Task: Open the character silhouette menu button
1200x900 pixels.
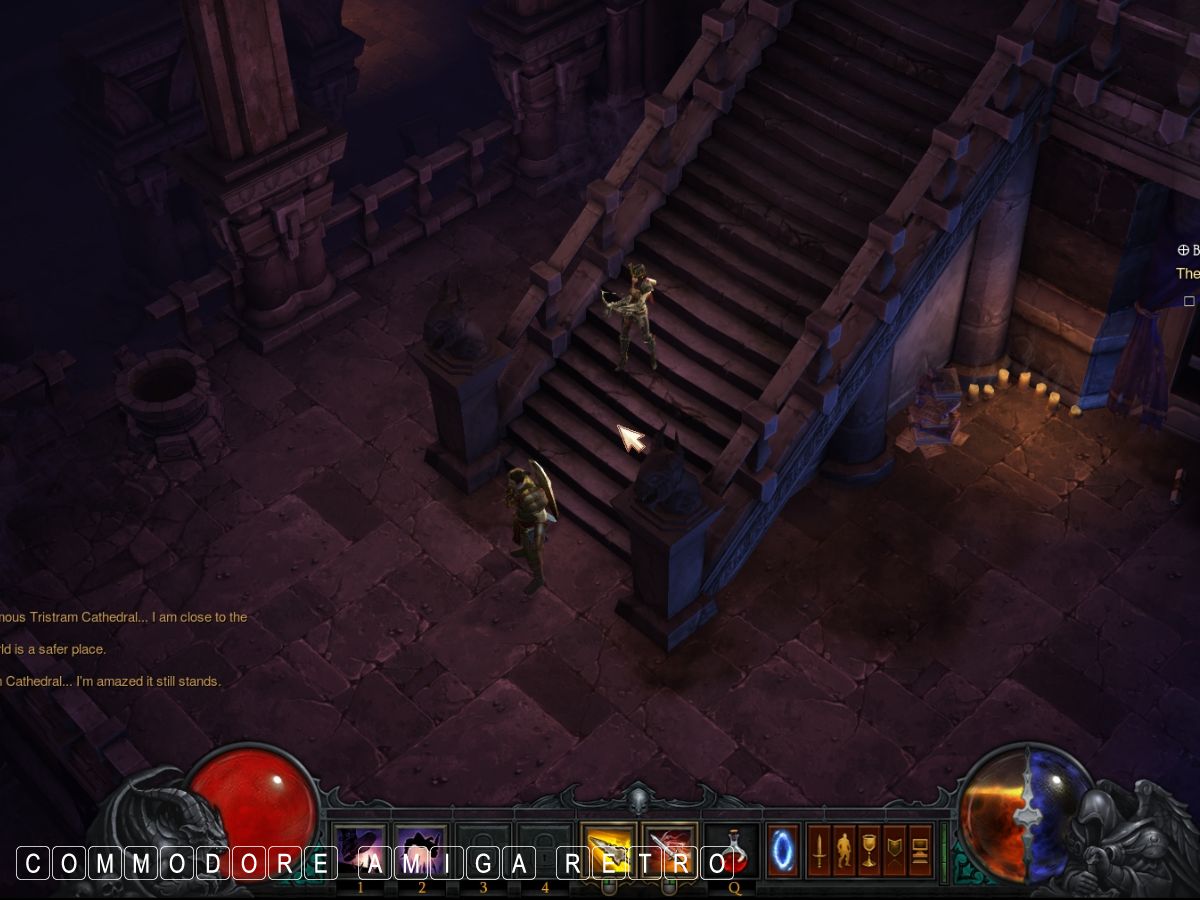Action: [844, 850]
